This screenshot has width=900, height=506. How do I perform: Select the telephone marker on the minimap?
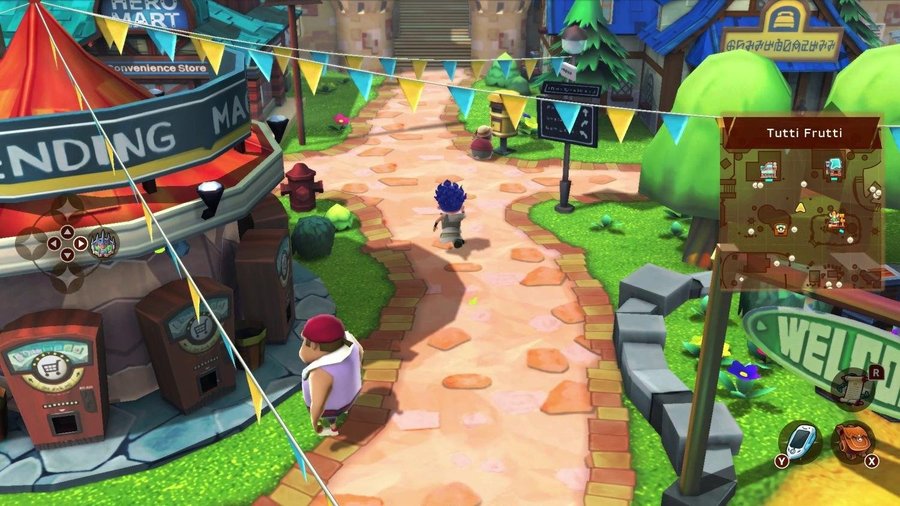point(781,229)
